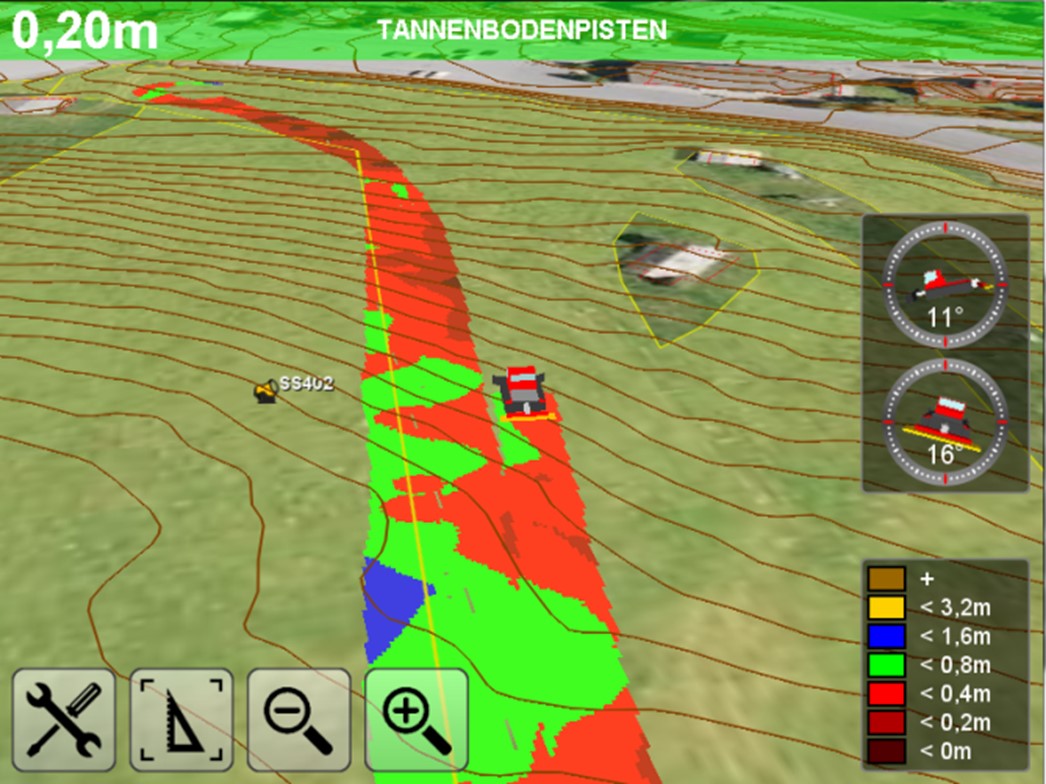
Task: Activate the set-square measurement tool
Action: [181, 720]
